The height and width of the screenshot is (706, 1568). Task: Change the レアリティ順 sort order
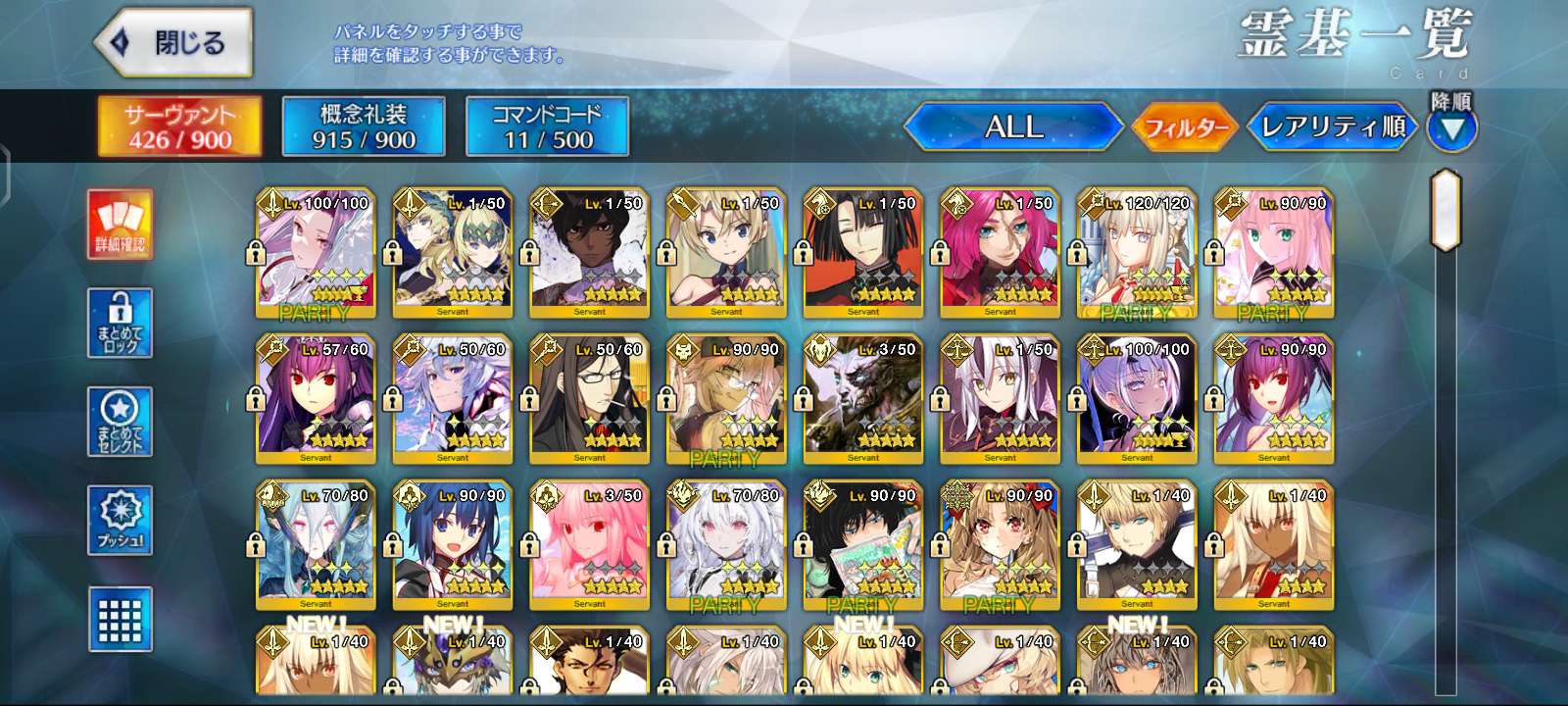(x=1332, y=127)
